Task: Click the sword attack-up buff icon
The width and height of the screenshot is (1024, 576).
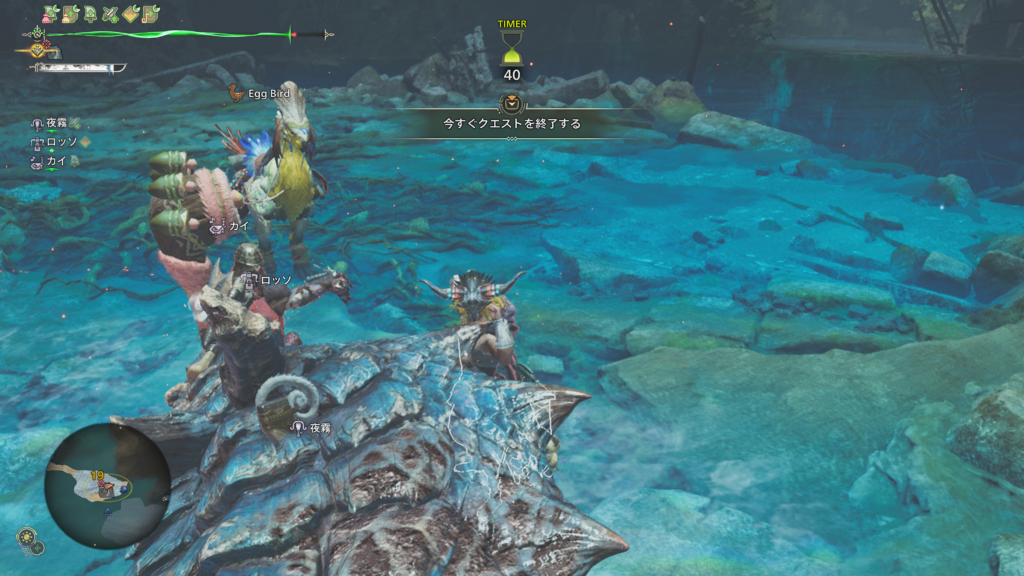Action: coord(110,14)
